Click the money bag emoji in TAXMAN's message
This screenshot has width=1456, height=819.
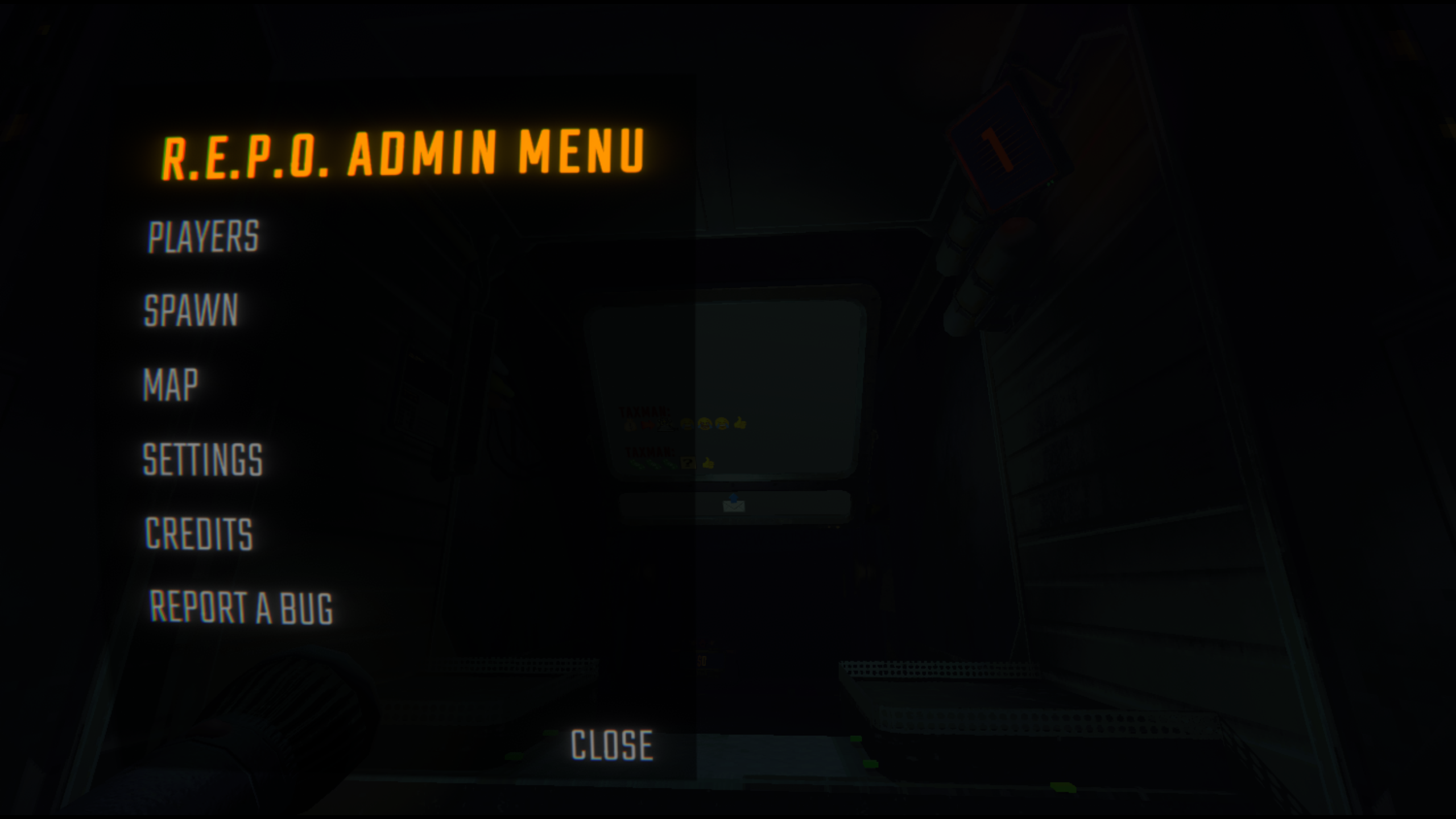point(630,425)
